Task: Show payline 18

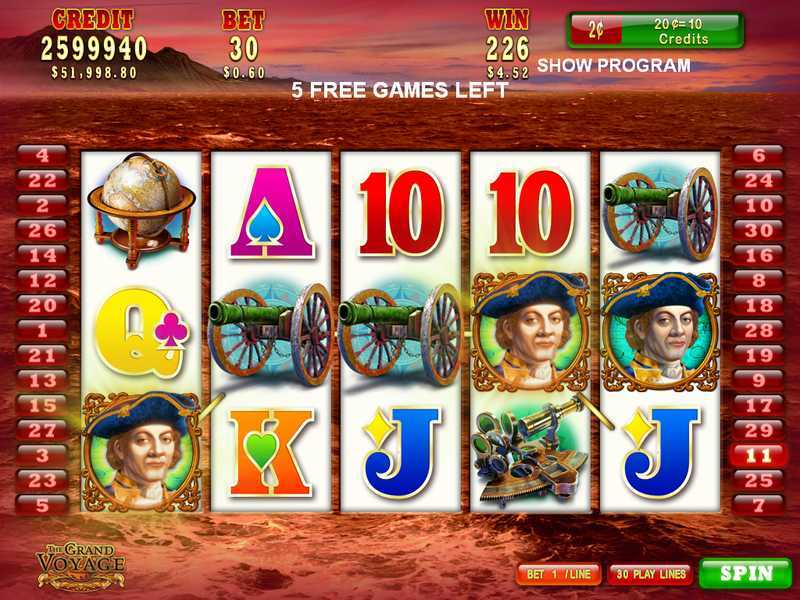Action: 760,305
